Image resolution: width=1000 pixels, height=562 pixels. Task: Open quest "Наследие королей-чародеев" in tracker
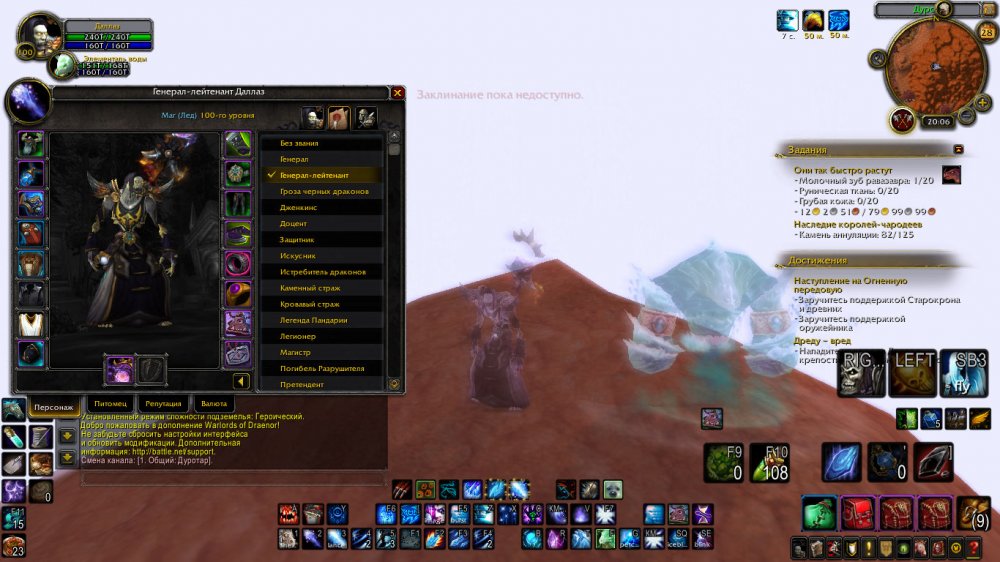click(x=857, y=224)
